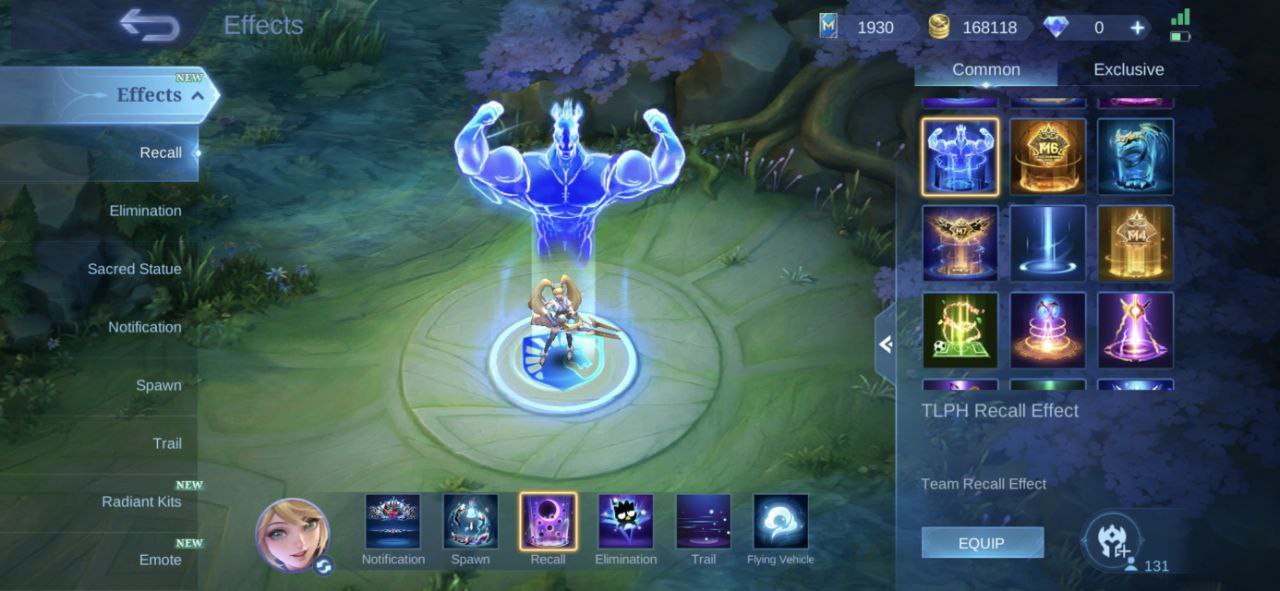Screen dimensions: 1280x591
Task: Add diamonds with the plus button
Action: coord(1137,28)
